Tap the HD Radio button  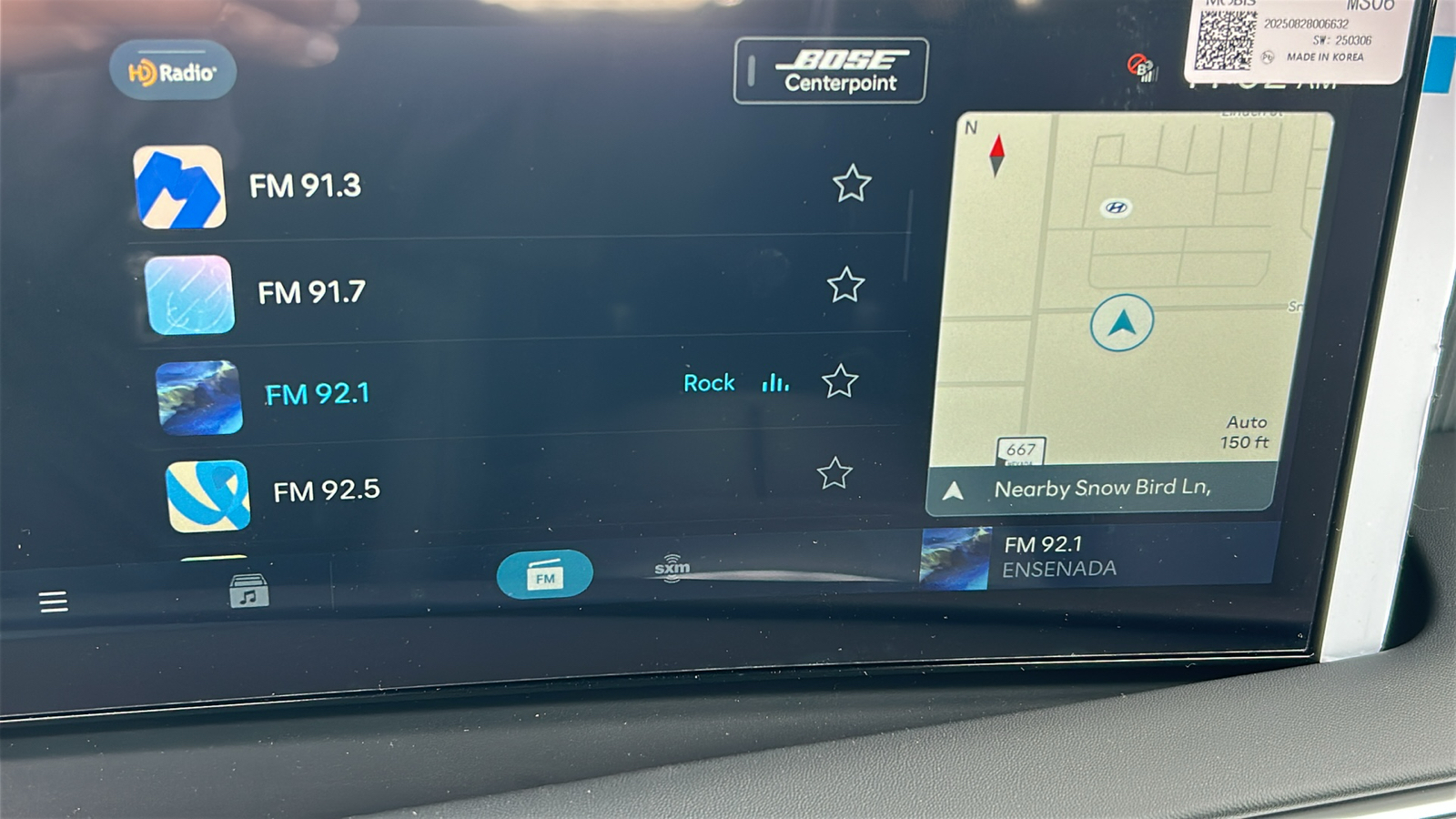tap(173, 71)
